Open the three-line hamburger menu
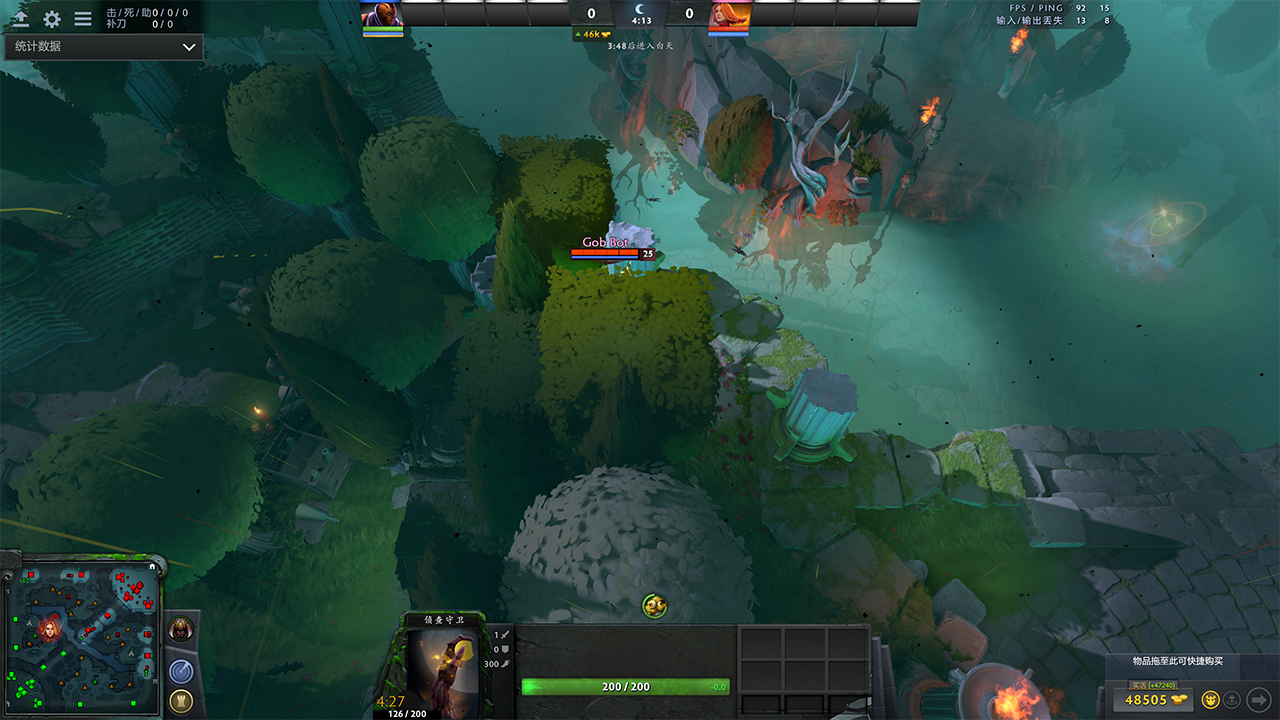1280x720 pixels. click(83, 19)
